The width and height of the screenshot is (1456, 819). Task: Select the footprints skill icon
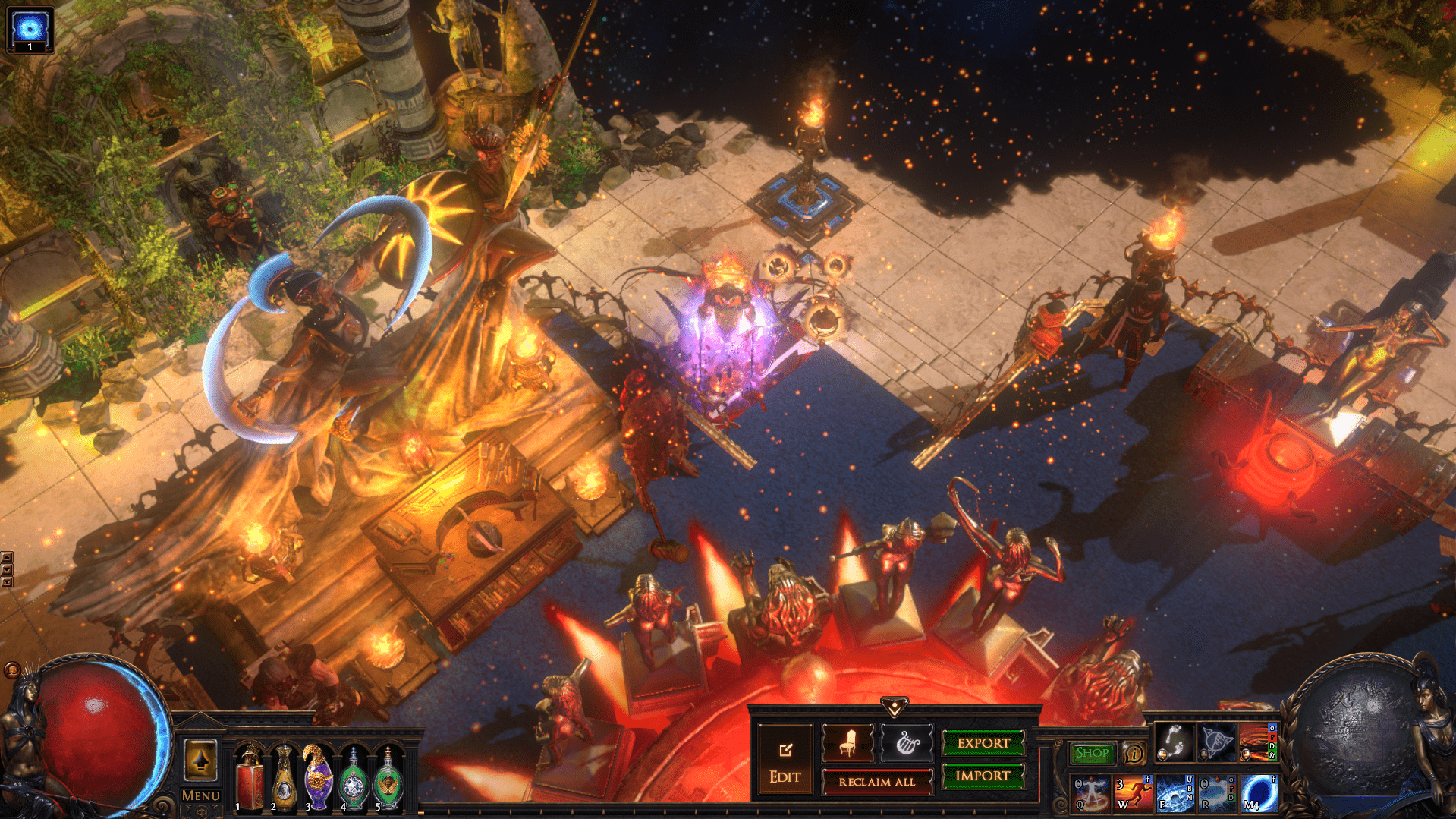1174,741
